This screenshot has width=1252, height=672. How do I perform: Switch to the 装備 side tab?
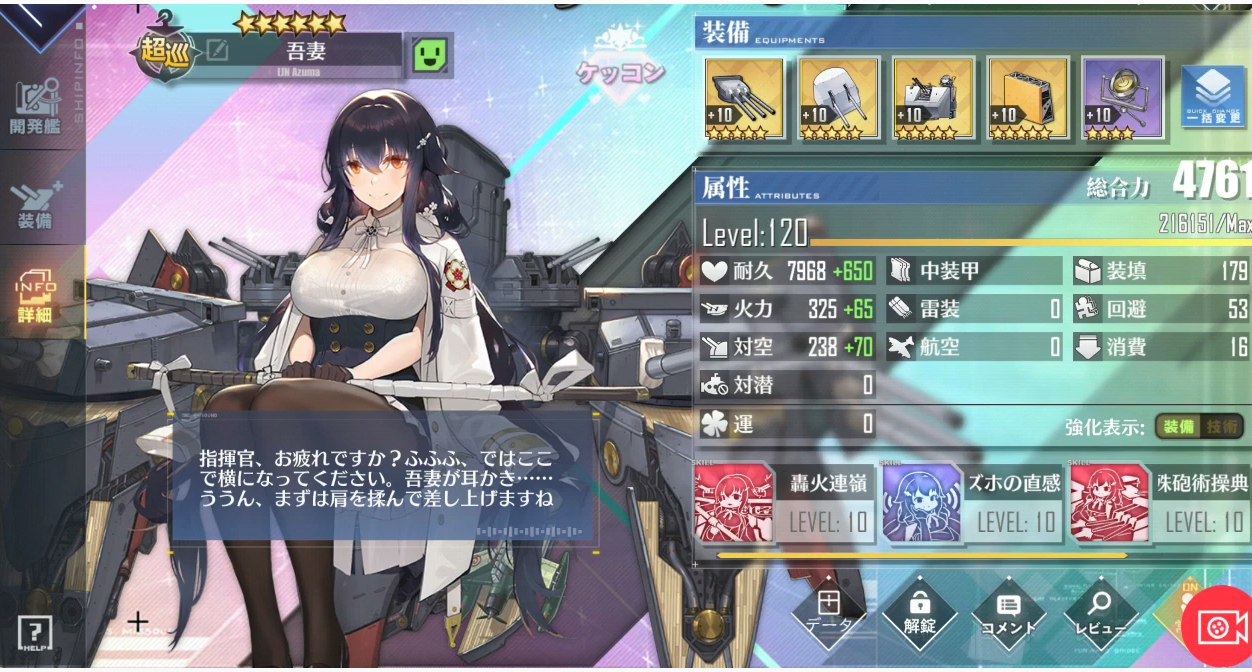36,205
